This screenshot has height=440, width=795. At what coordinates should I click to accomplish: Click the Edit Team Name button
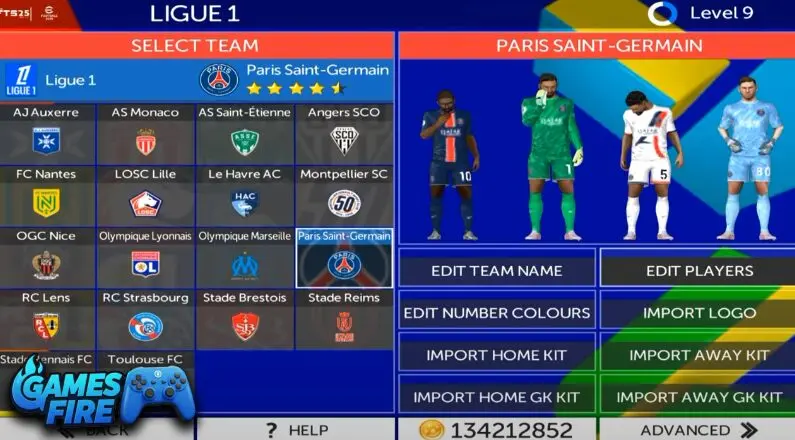pos(496,270)
